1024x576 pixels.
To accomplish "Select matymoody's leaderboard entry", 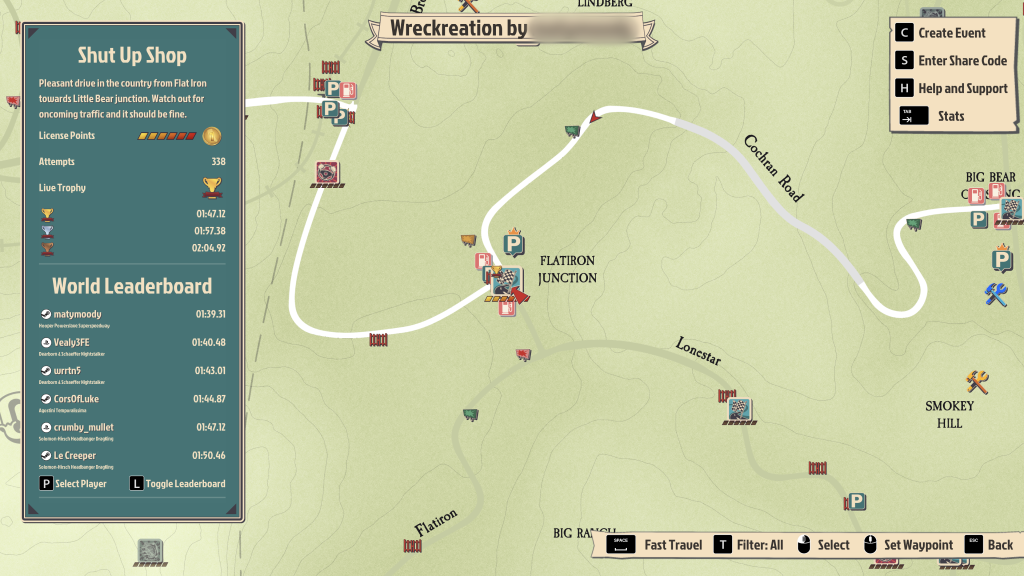I will [x=132, y=318].
